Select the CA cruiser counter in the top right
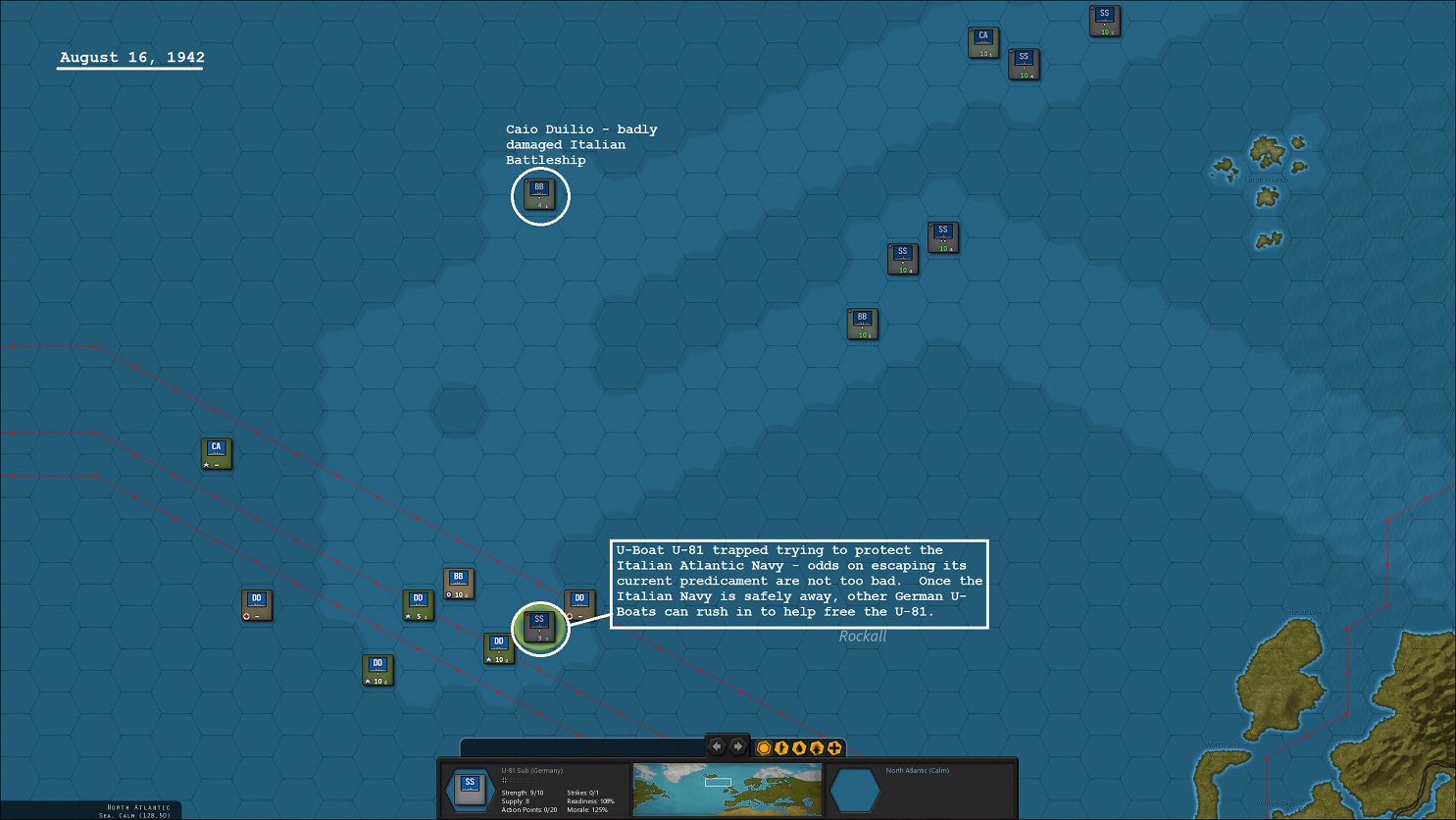 point(981,41)
